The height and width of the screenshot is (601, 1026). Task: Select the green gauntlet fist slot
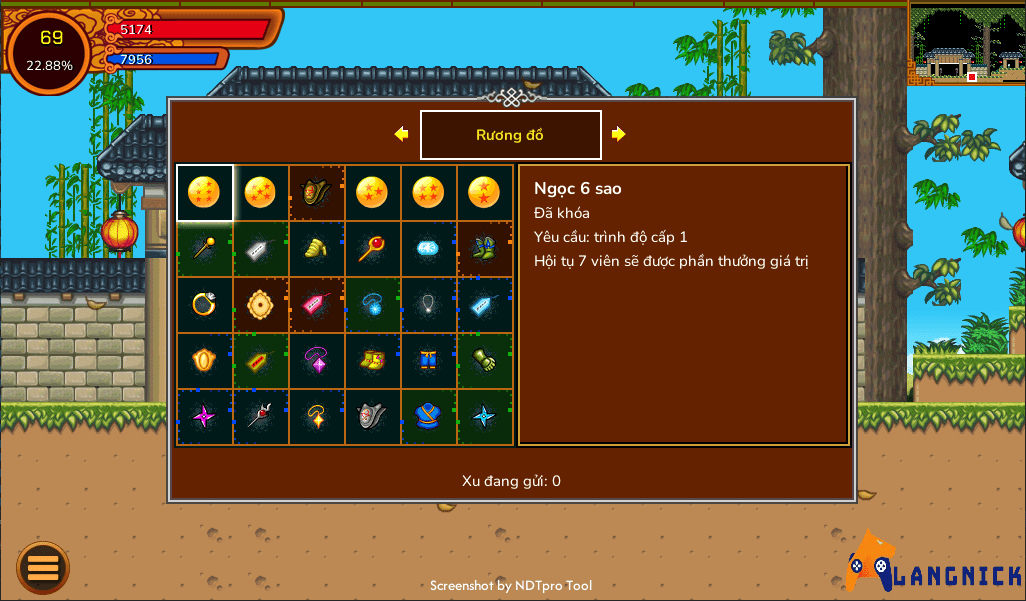coord(484,360)
